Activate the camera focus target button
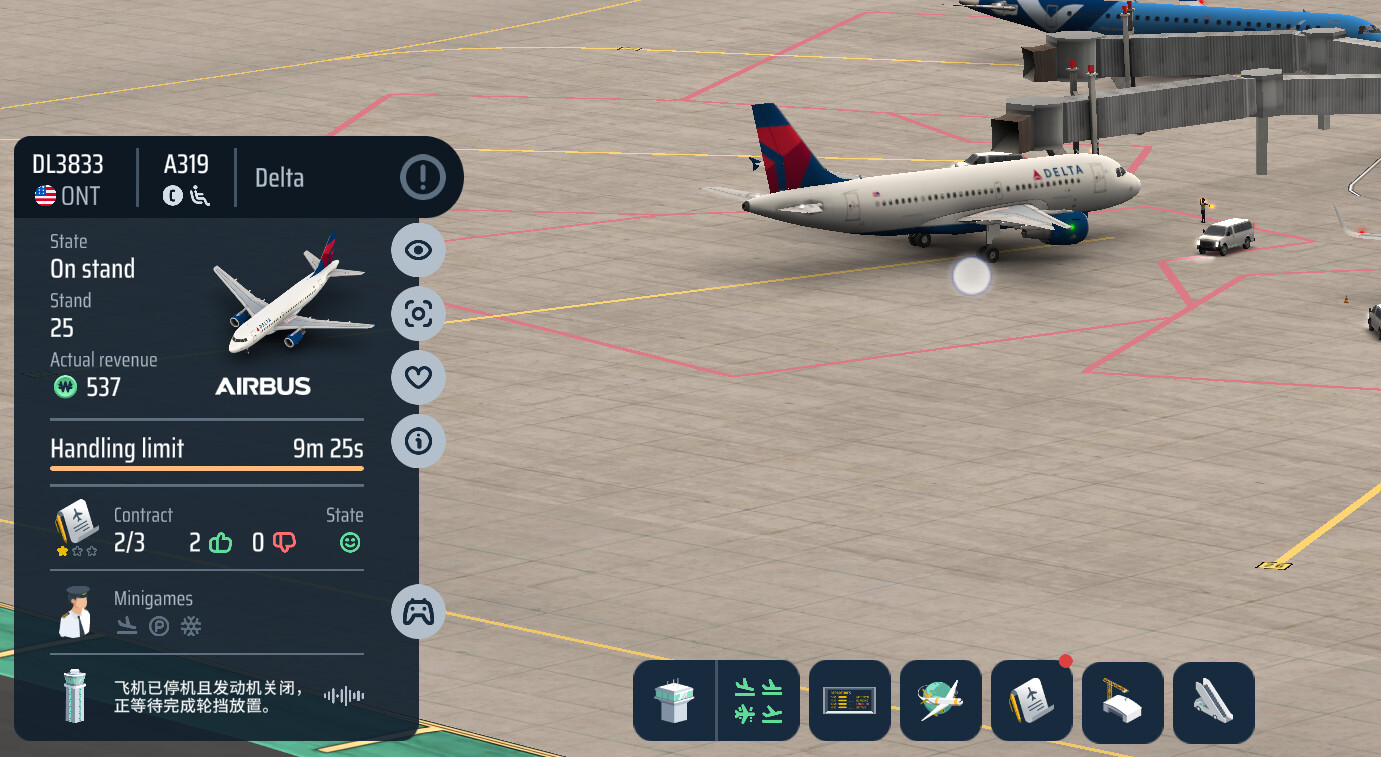This screenshot has width=1381, height=757. click(418, 314)
